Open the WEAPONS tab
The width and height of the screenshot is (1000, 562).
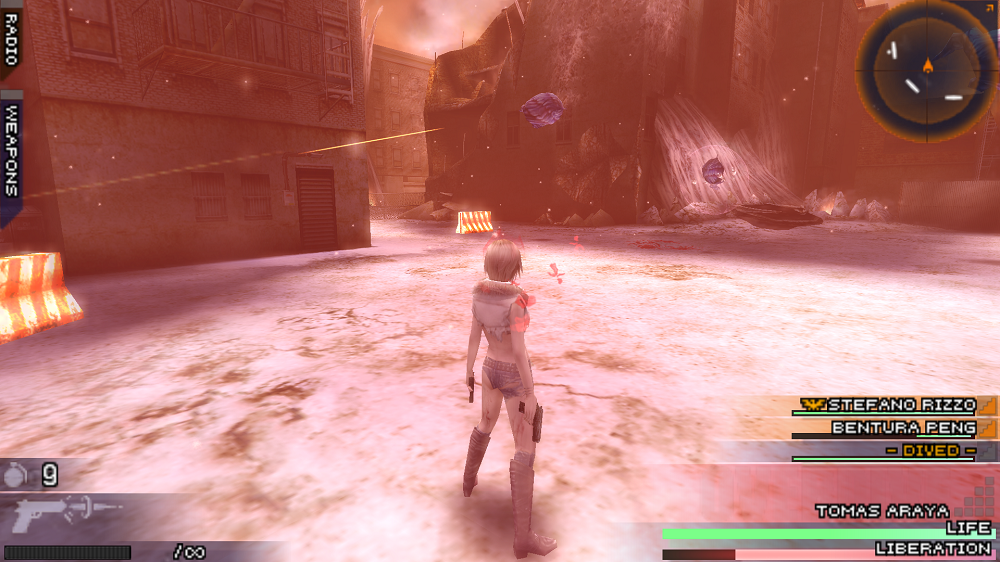[11, 150]
